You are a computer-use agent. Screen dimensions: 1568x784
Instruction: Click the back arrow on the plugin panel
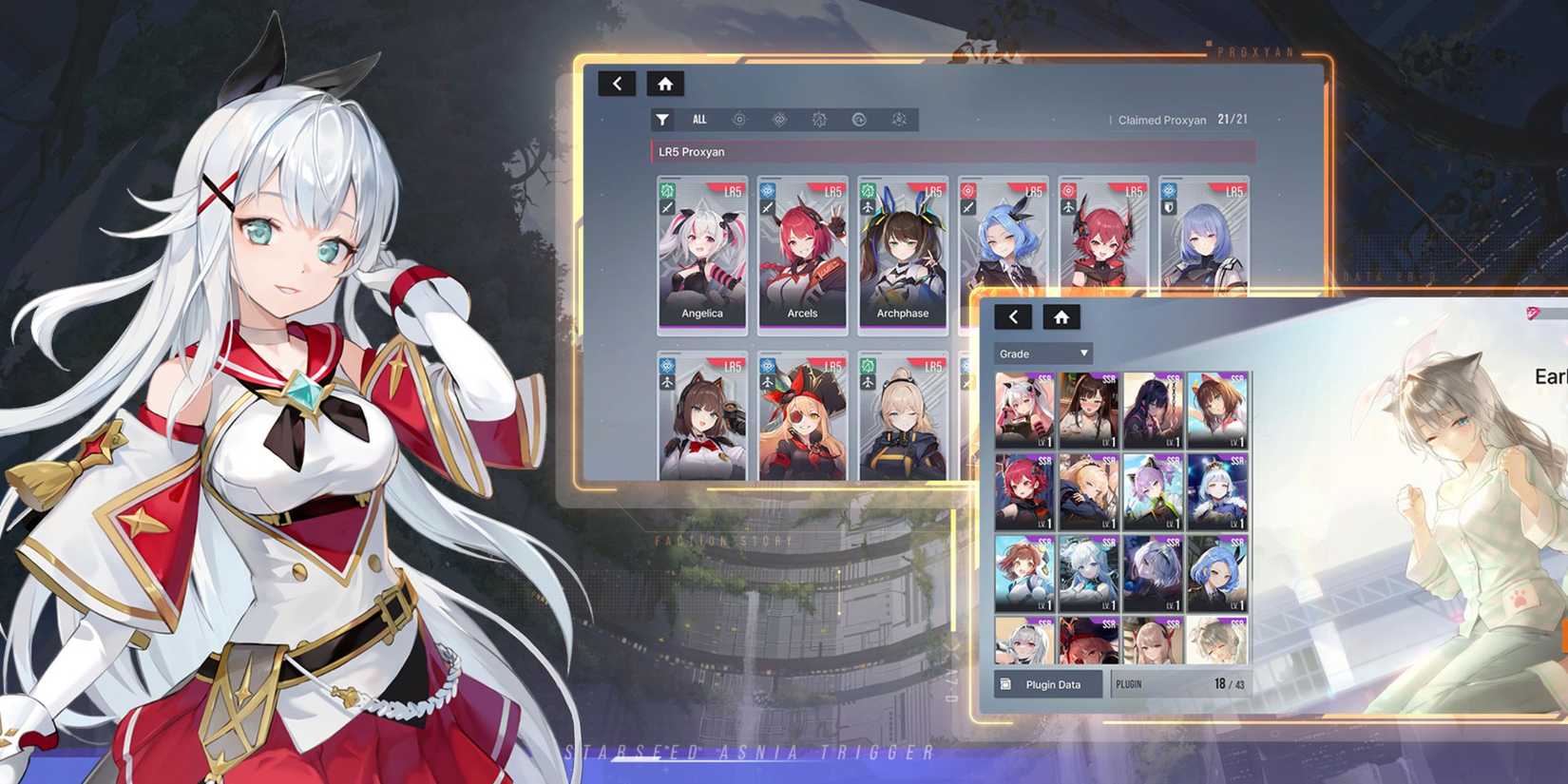1013,317
